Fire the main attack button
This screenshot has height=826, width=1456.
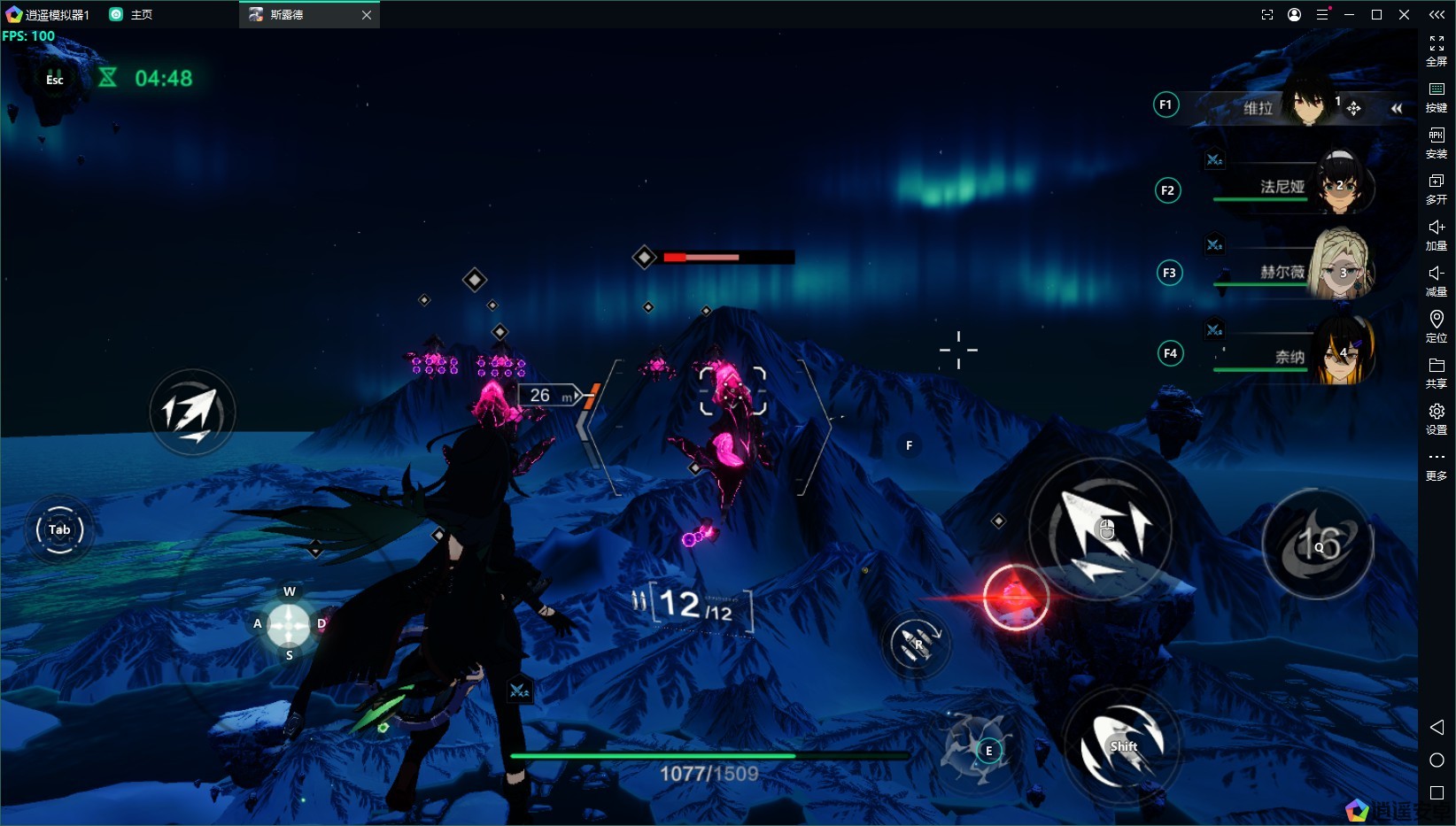[x=1101, y=530]
